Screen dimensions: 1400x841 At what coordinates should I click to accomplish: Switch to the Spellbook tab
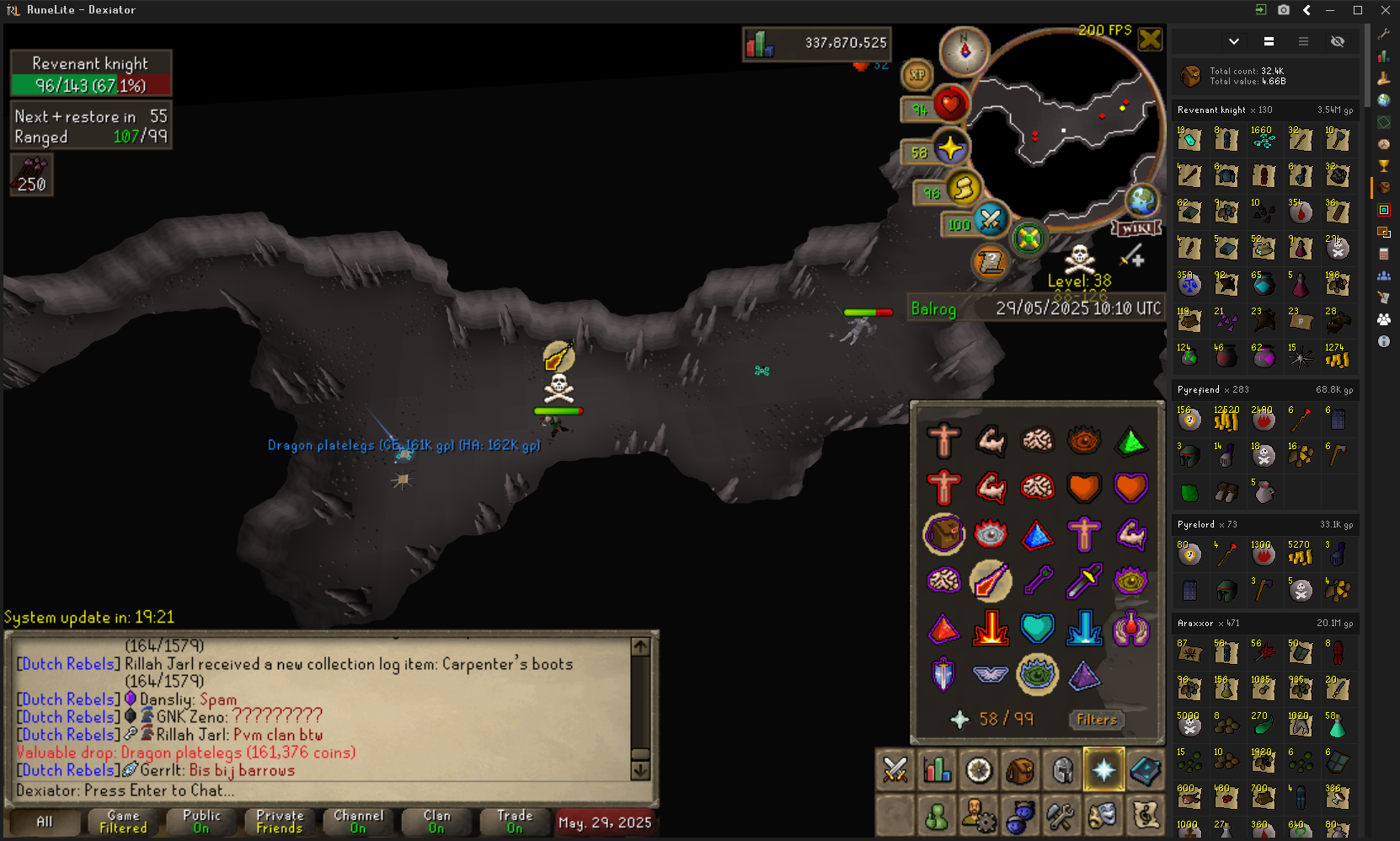click(x=1145, y=770)
